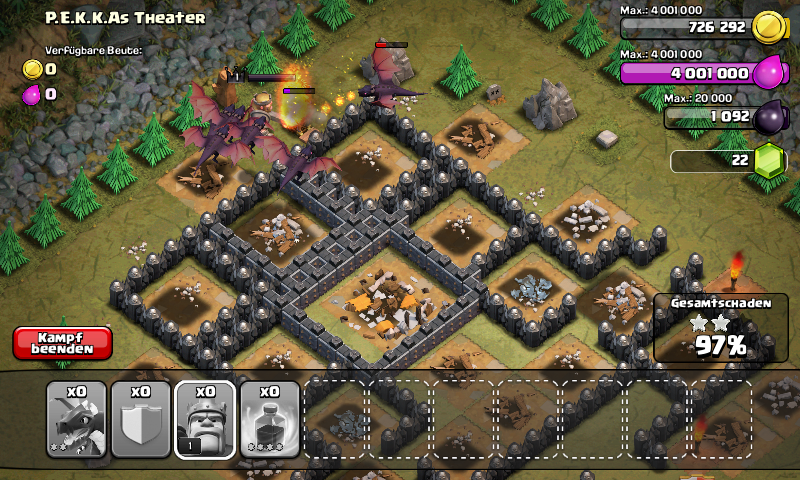Select the spell potion slot
This screenshot has height=480, width=800.
(x=269, y=419)
